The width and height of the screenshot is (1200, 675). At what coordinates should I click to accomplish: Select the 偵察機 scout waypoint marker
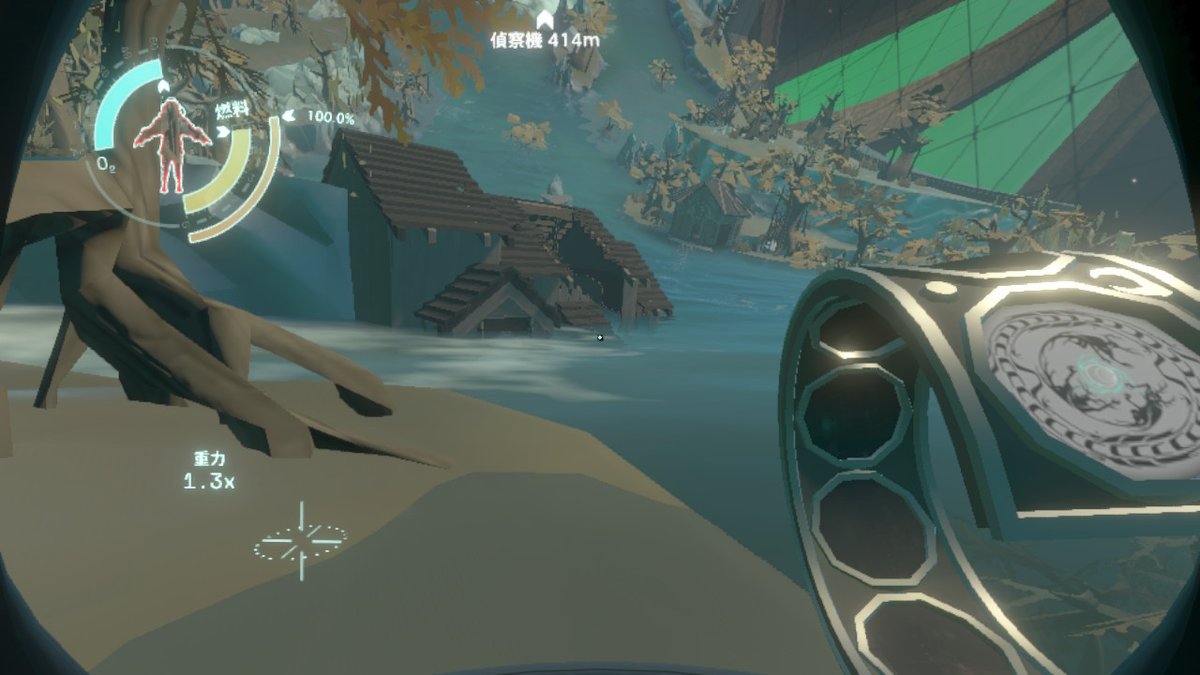pyautogui.click(x=545, y=20)
